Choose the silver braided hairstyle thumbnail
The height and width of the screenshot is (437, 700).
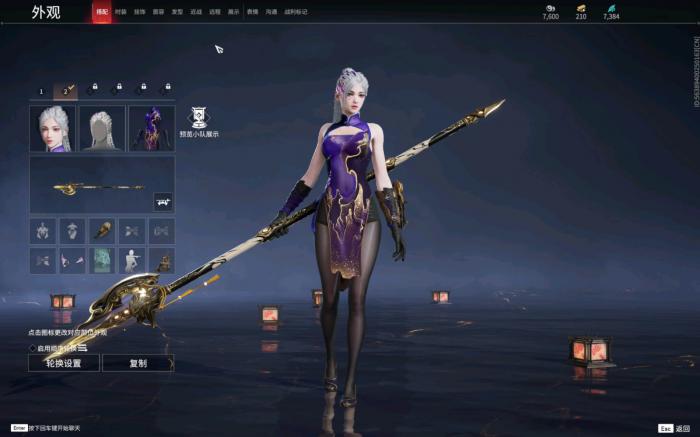(x=102, y=129)
